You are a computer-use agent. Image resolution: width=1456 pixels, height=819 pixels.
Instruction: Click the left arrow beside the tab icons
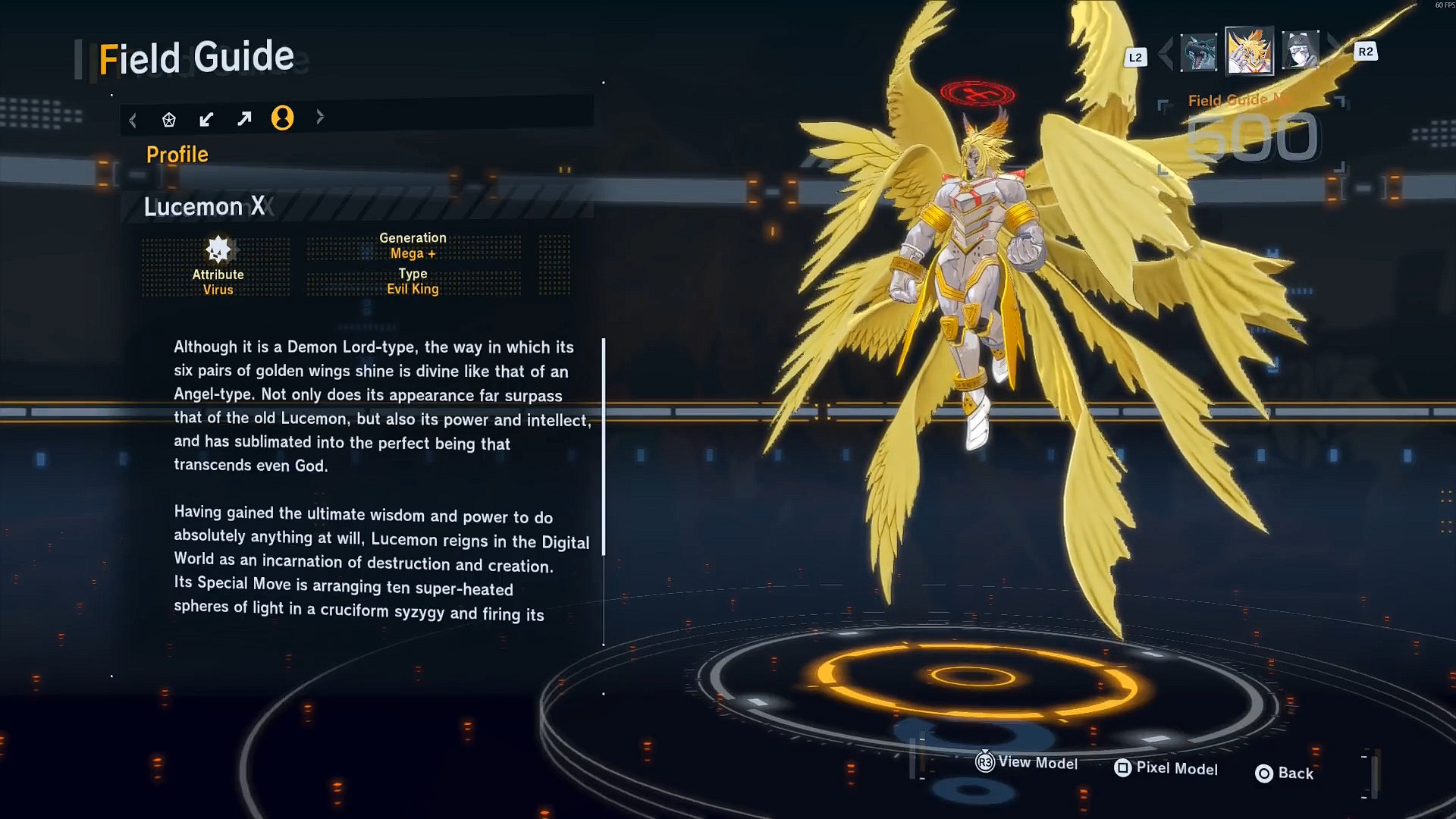[x=133, y=120]
